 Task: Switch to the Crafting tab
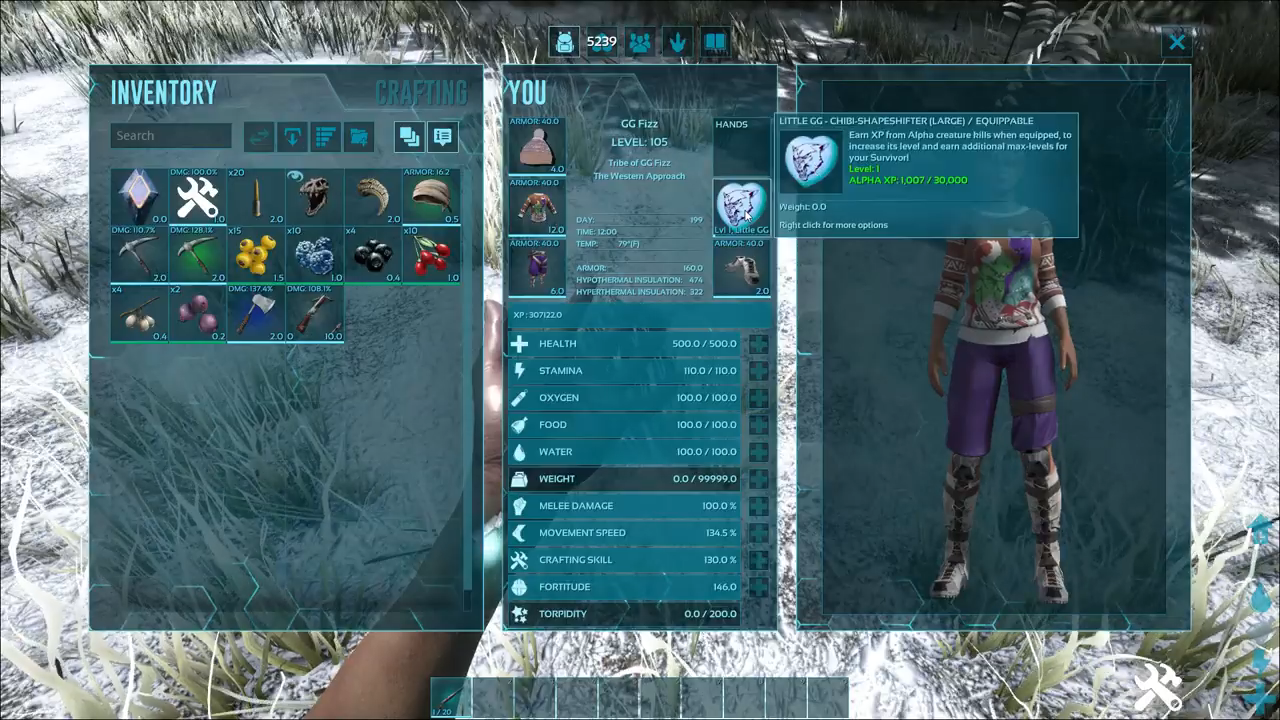421,93
